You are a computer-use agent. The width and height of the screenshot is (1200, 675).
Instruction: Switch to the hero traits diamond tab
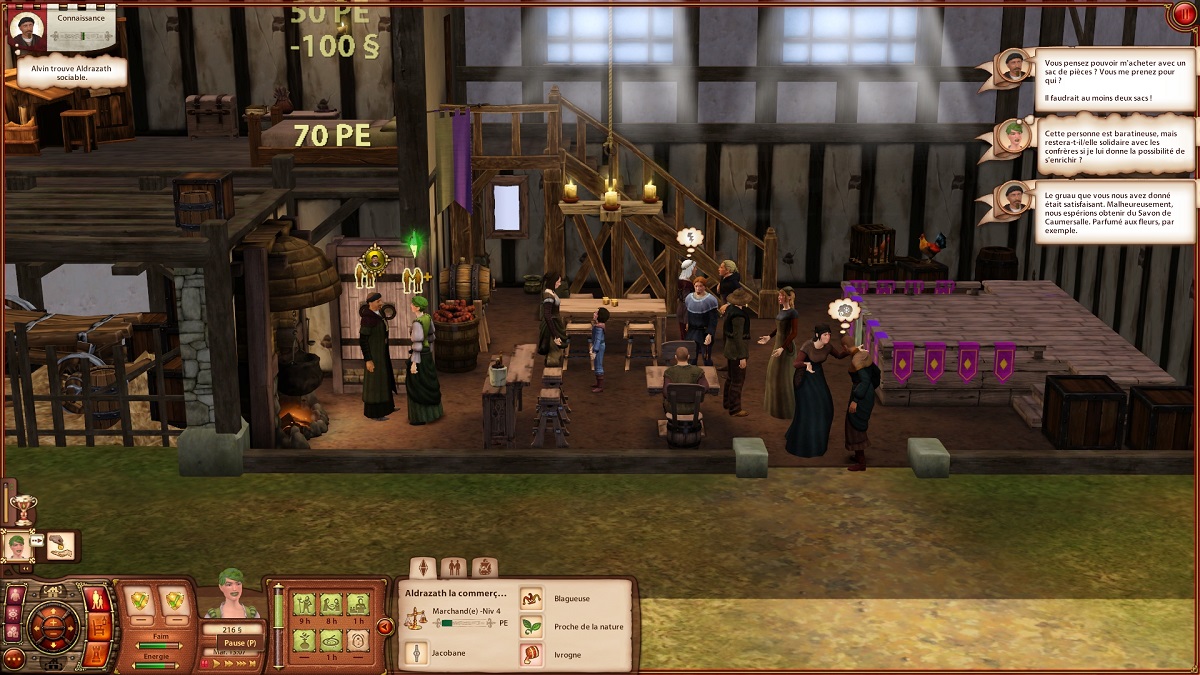(423, 567)
